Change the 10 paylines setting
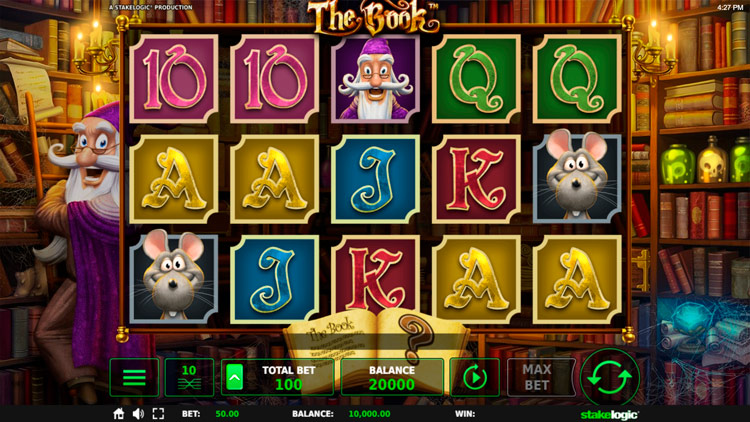This screenshot has width=750, height=422. pyautogui.click(x=189, y=378)
